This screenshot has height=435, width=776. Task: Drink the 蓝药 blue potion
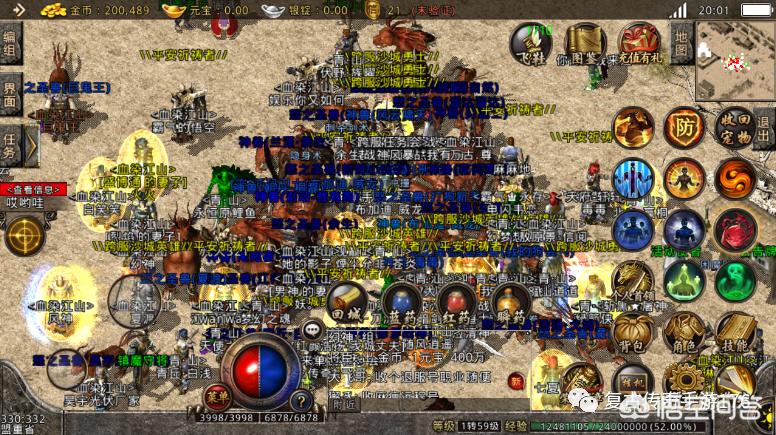tap(401, 301)
